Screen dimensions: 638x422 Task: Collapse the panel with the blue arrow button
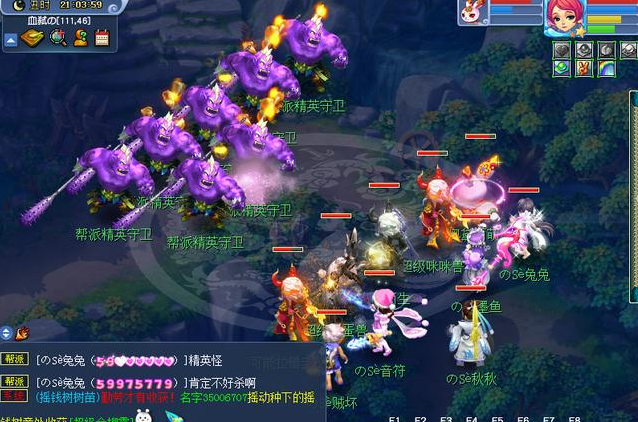click(x=10, y=40)
